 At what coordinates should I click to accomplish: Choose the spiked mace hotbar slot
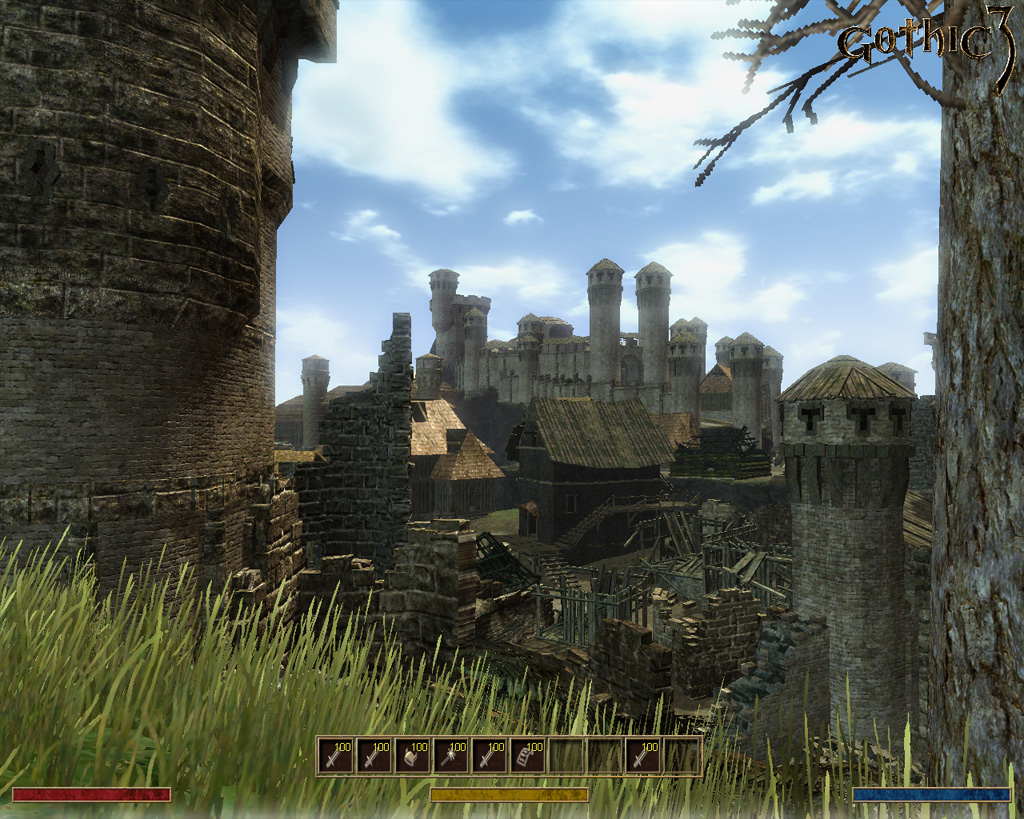[x=451, y=756]
